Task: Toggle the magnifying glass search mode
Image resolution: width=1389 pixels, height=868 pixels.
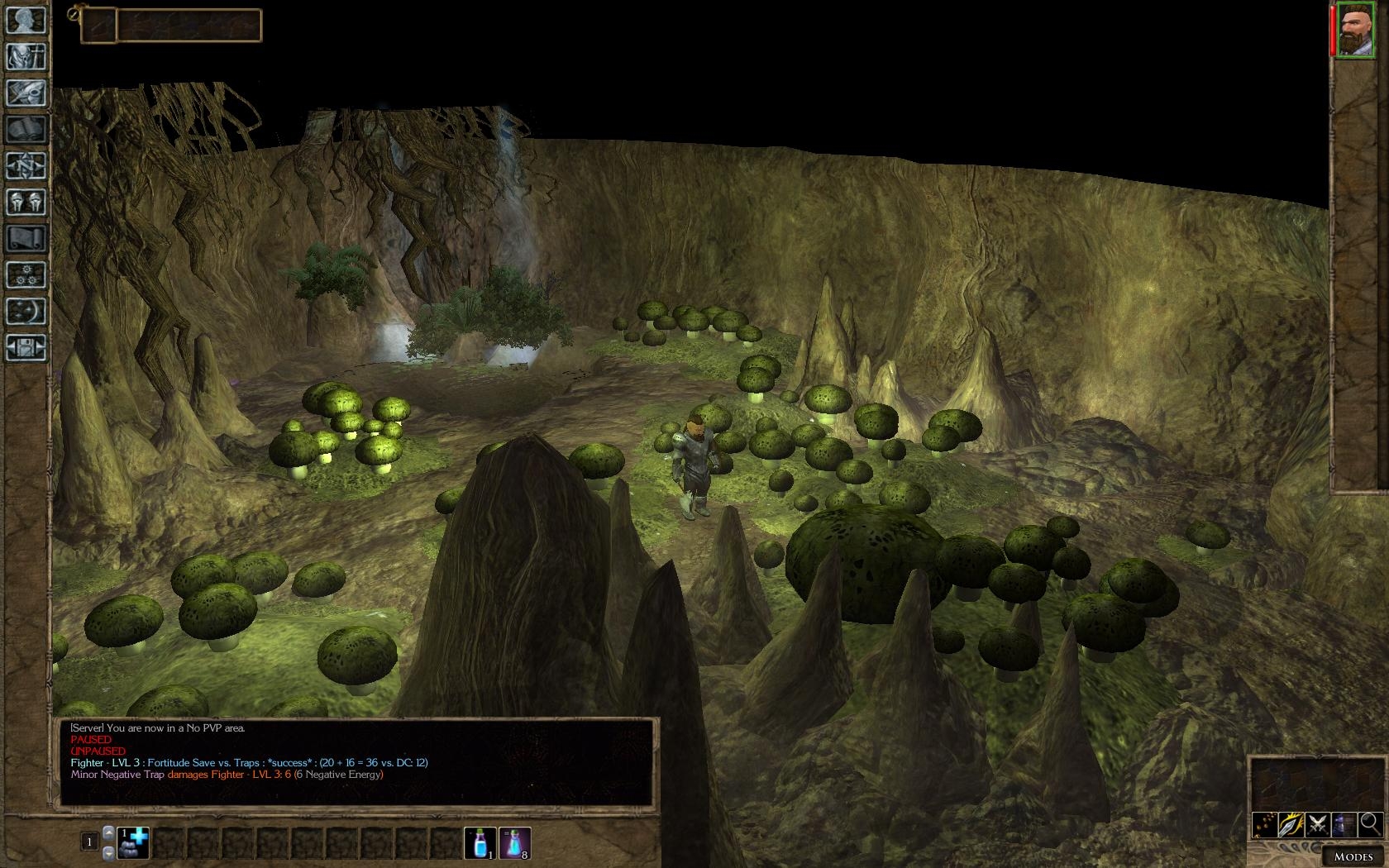Action: (x=1370, y=823)
